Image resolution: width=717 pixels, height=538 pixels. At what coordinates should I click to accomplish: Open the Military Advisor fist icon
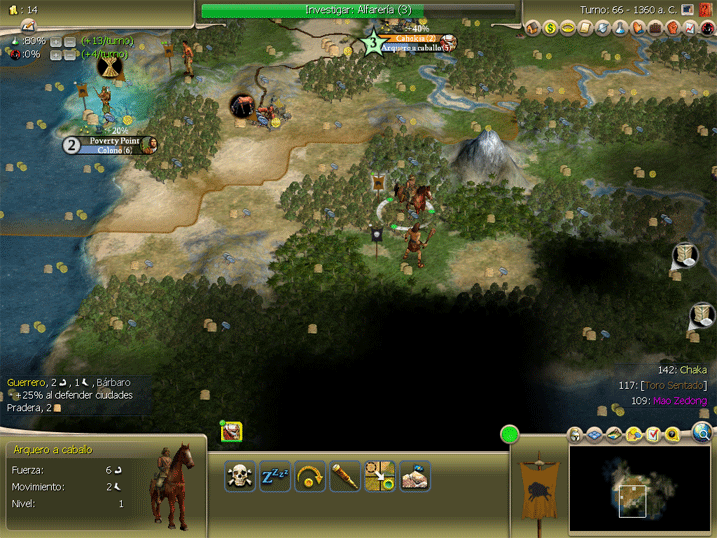(x=673, y=28)
